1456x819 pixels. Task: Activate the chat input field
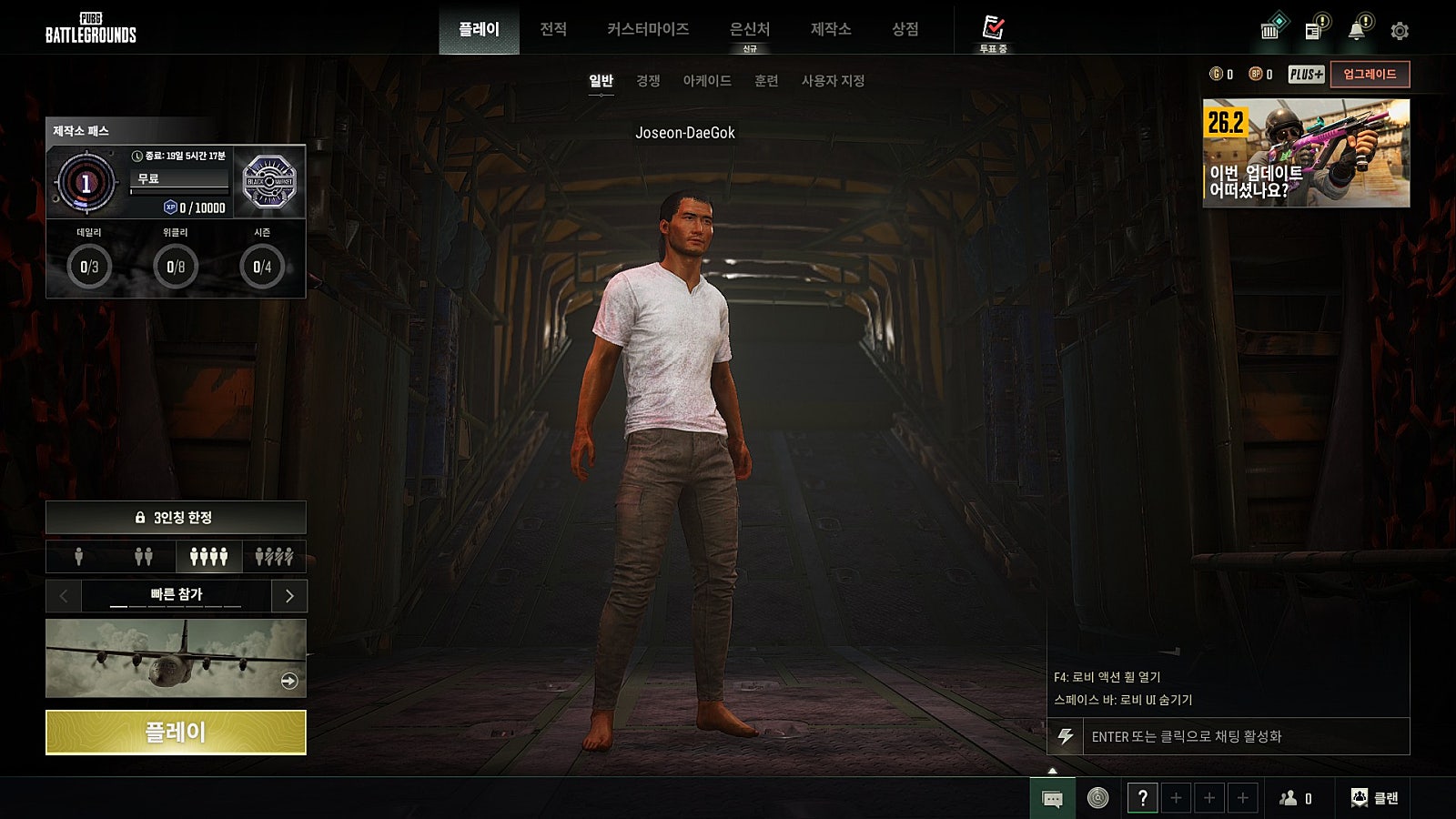click(1245, 736)
